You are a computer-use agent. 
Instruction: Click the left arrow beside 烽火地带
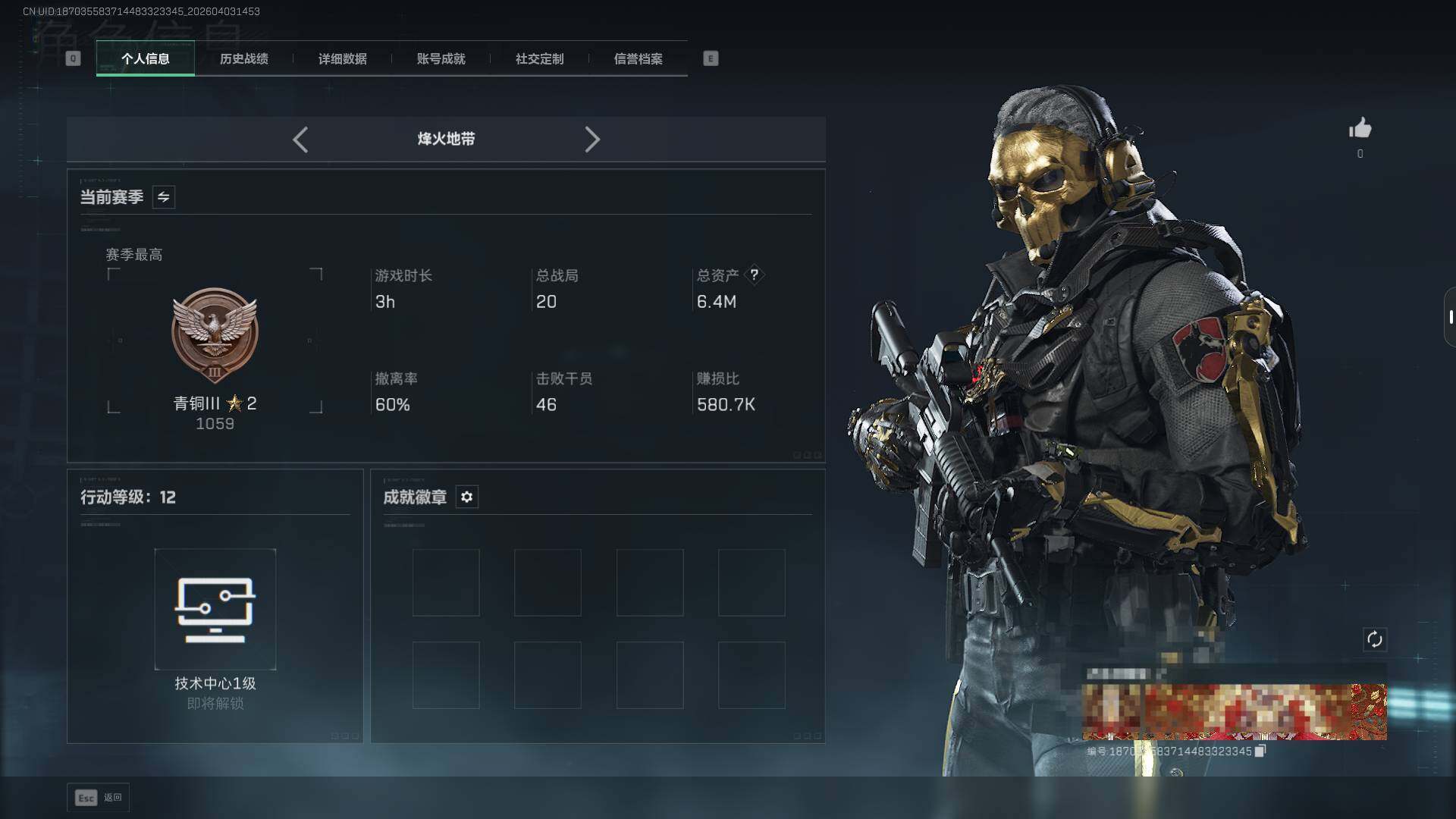tap(300, 140)
